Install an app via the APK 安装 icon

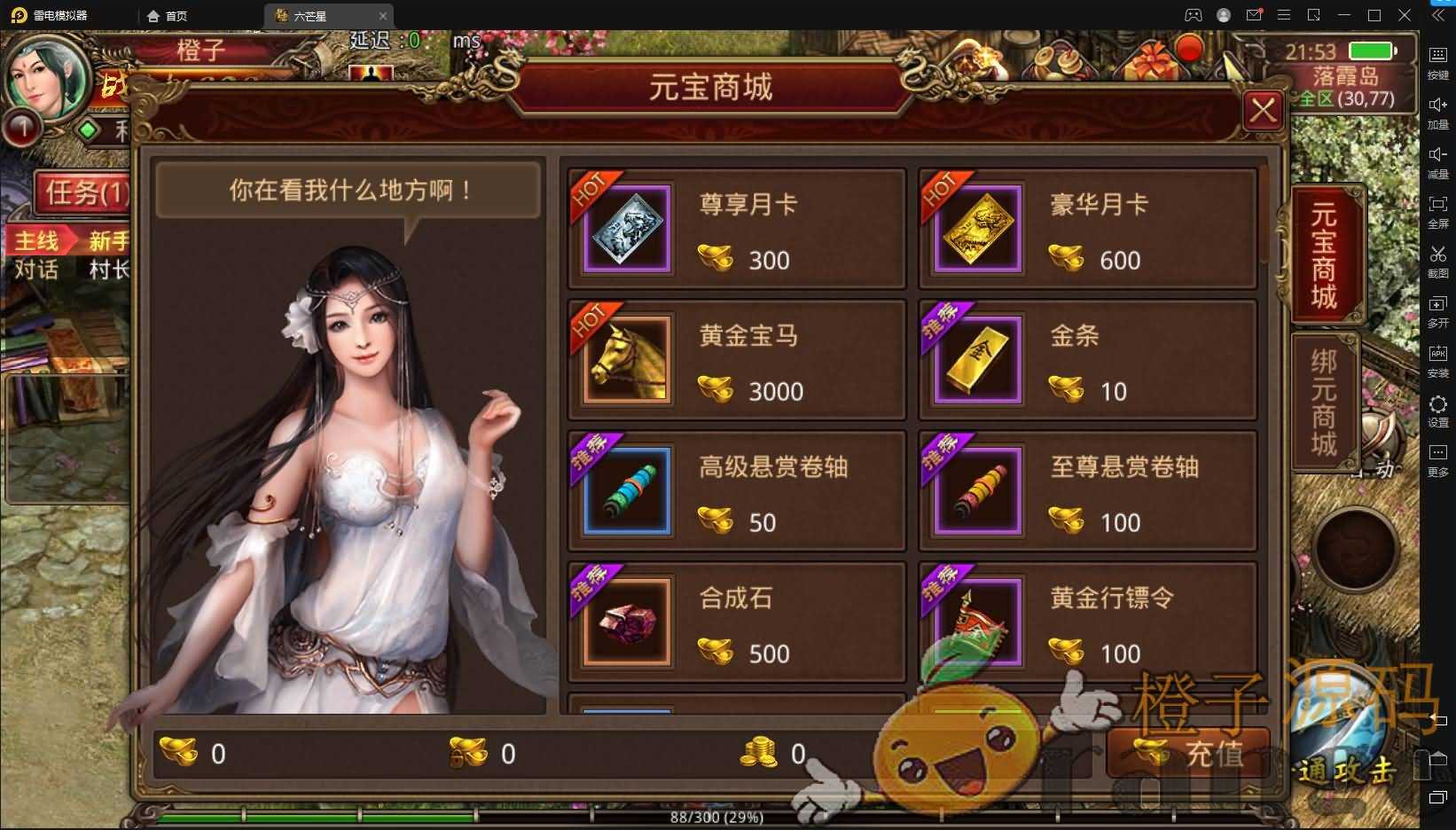pos(1438,357)
